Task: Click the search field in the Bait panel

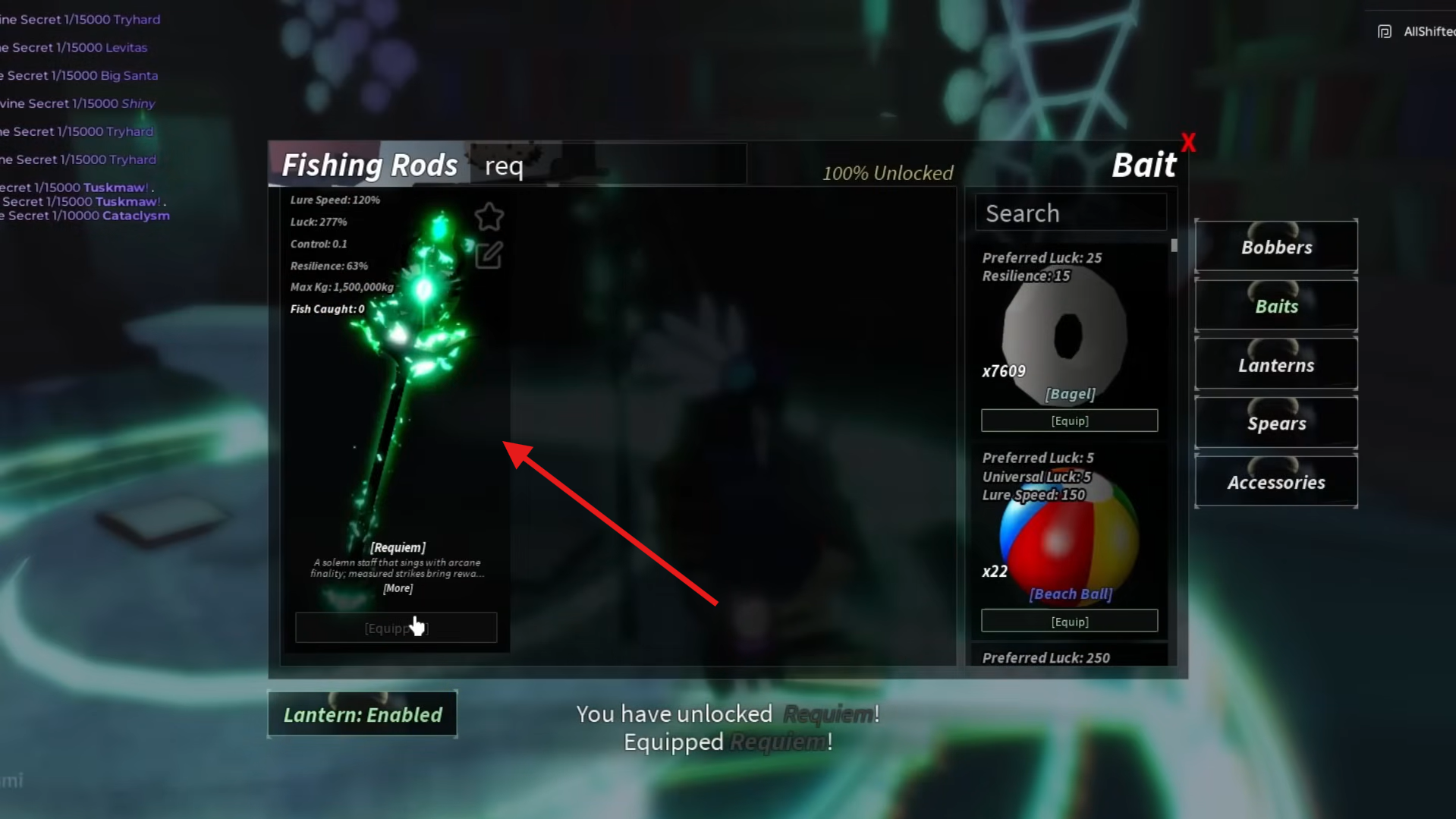Action: 1071,213
